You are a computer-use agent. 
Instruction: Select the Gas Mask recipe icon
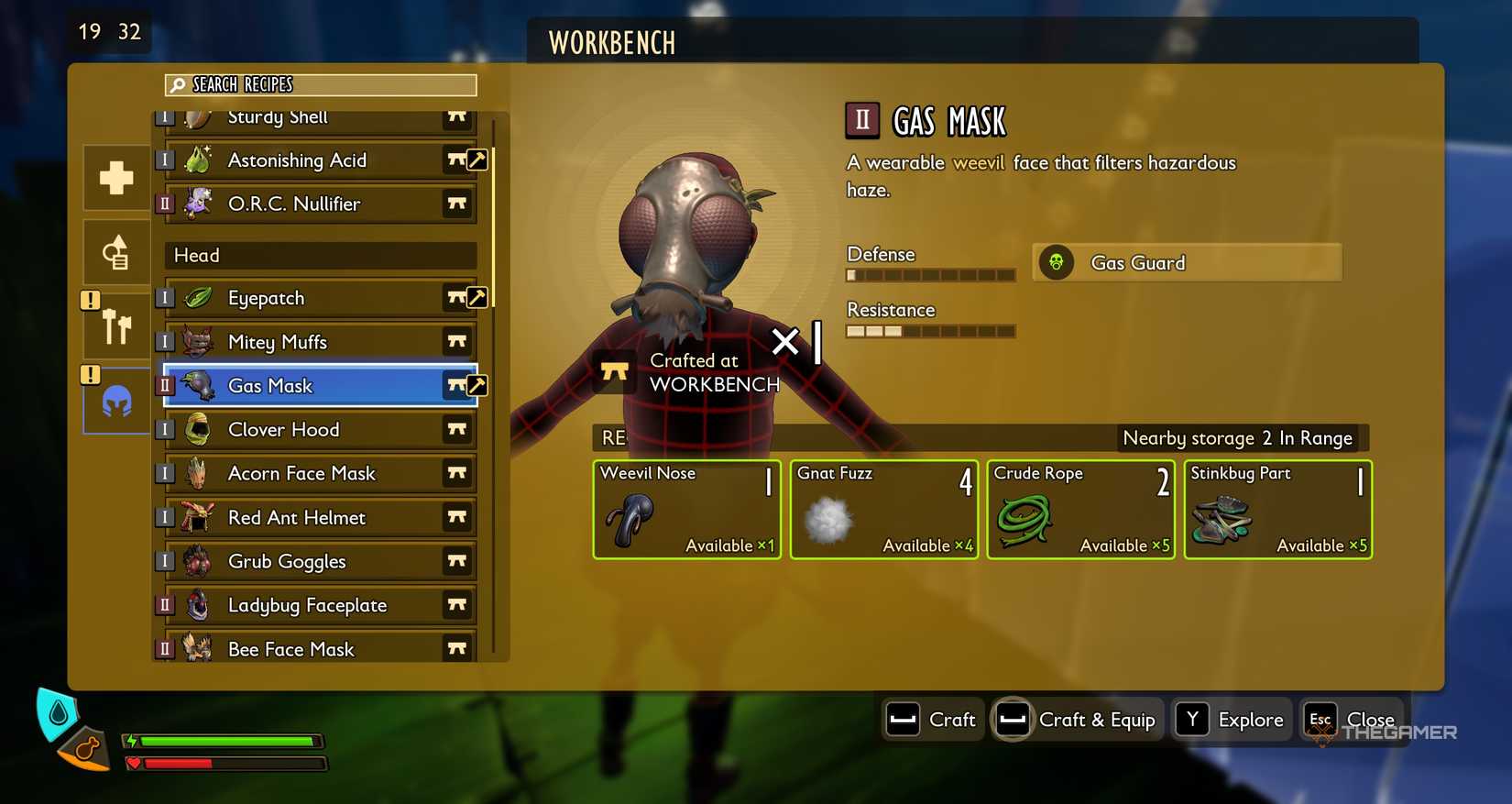click(197, 385)
